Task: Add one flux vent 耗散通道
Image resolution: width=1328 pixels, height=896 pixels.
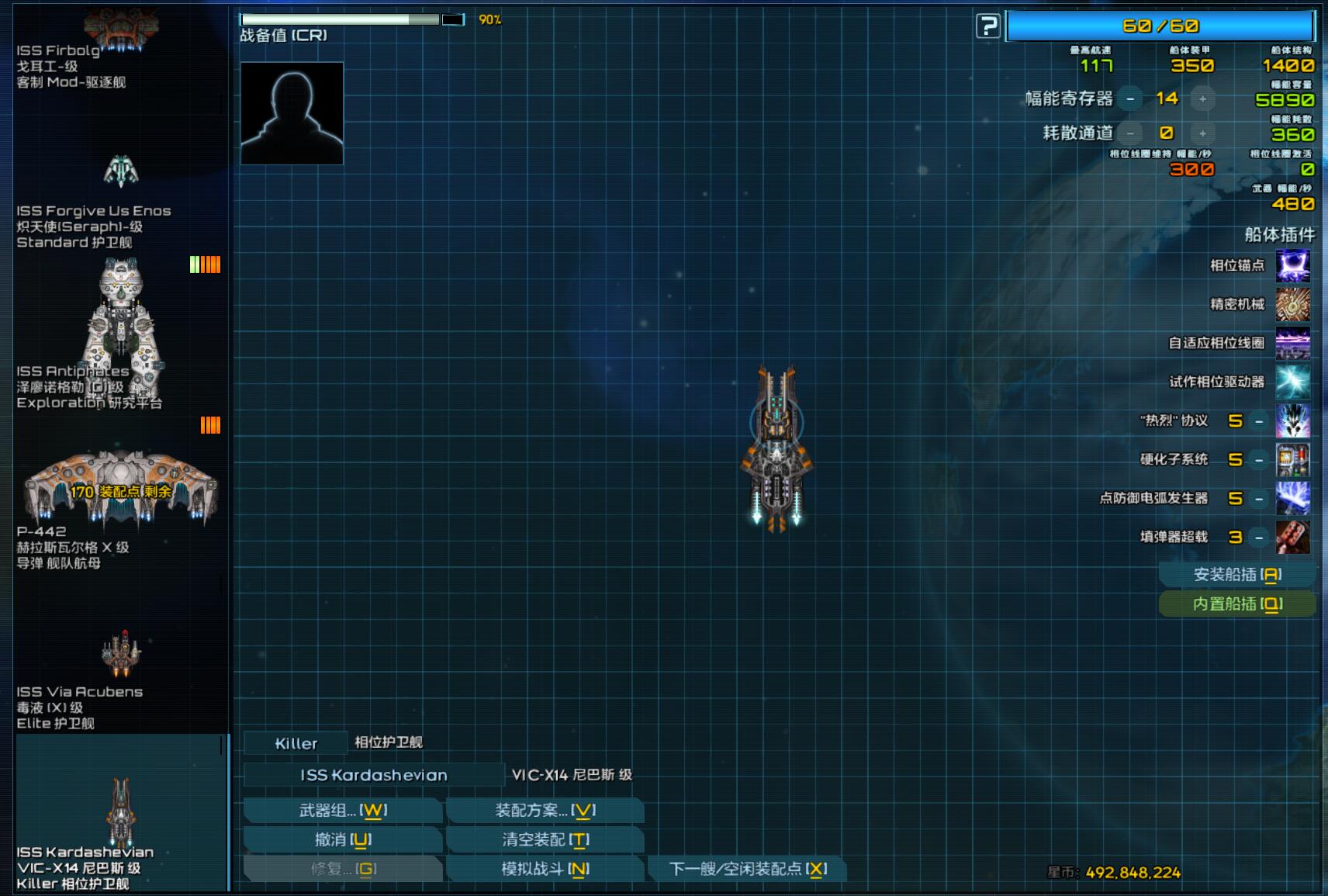Action: coord(1202,133)
